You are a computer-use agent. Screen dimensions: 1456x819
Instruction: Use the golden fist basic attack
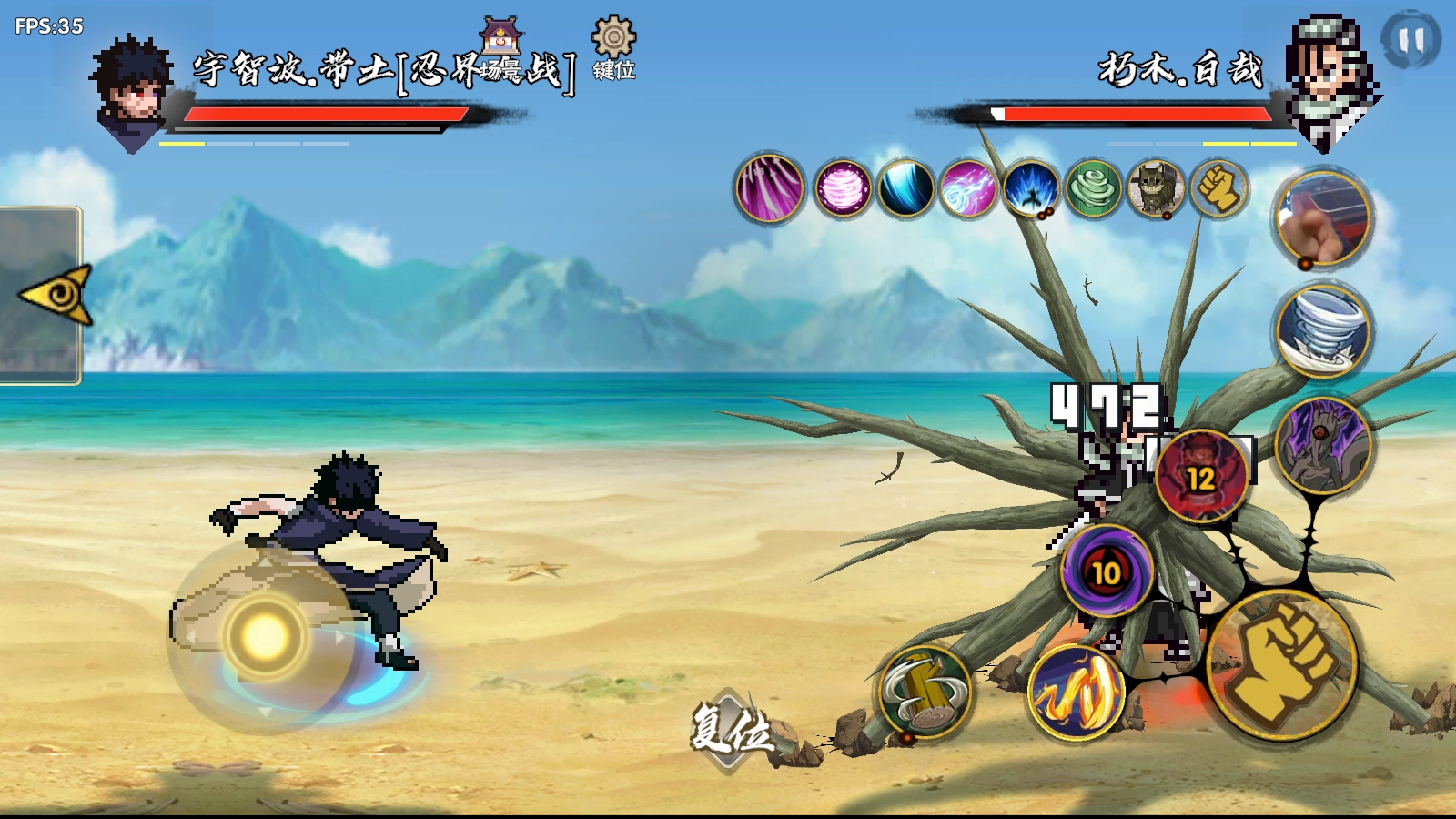[1281, 664]
